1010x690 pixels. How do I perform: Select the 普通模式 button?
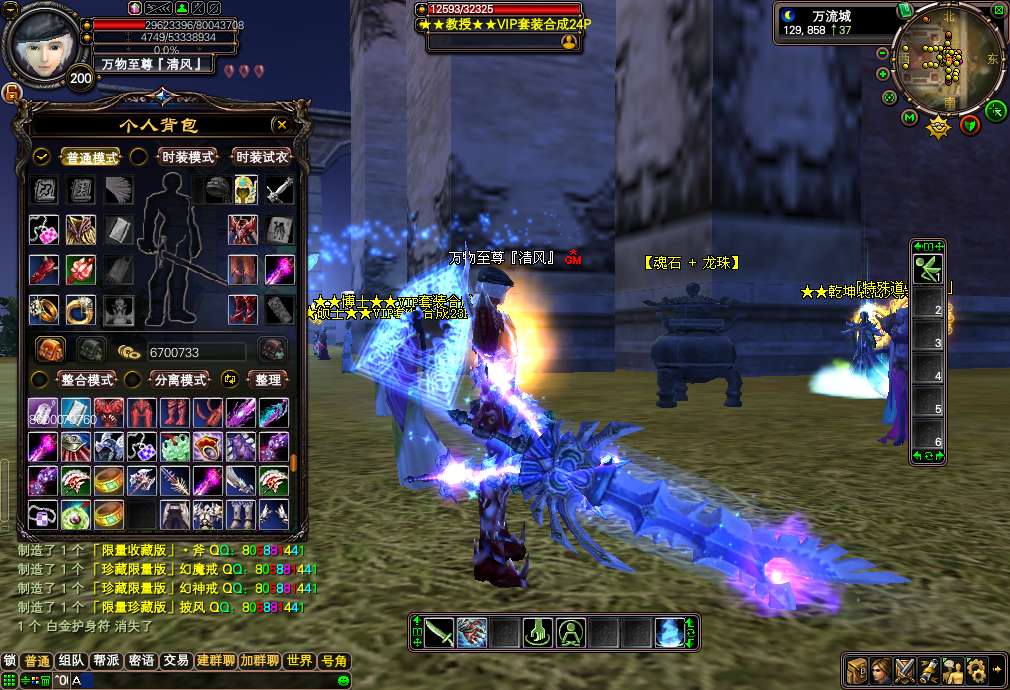(x=90, y=157)
